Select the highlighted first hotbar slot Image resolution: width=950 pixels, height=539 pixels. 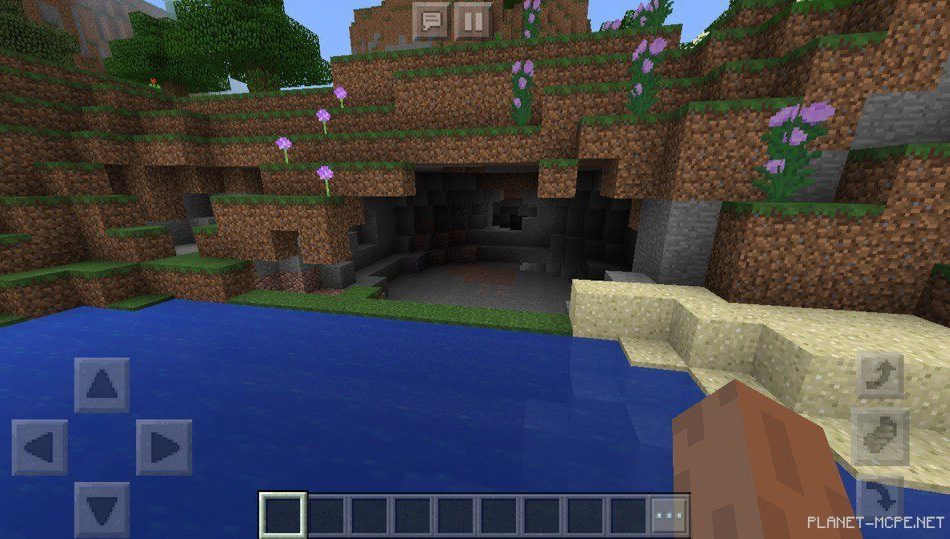point(282,515)
